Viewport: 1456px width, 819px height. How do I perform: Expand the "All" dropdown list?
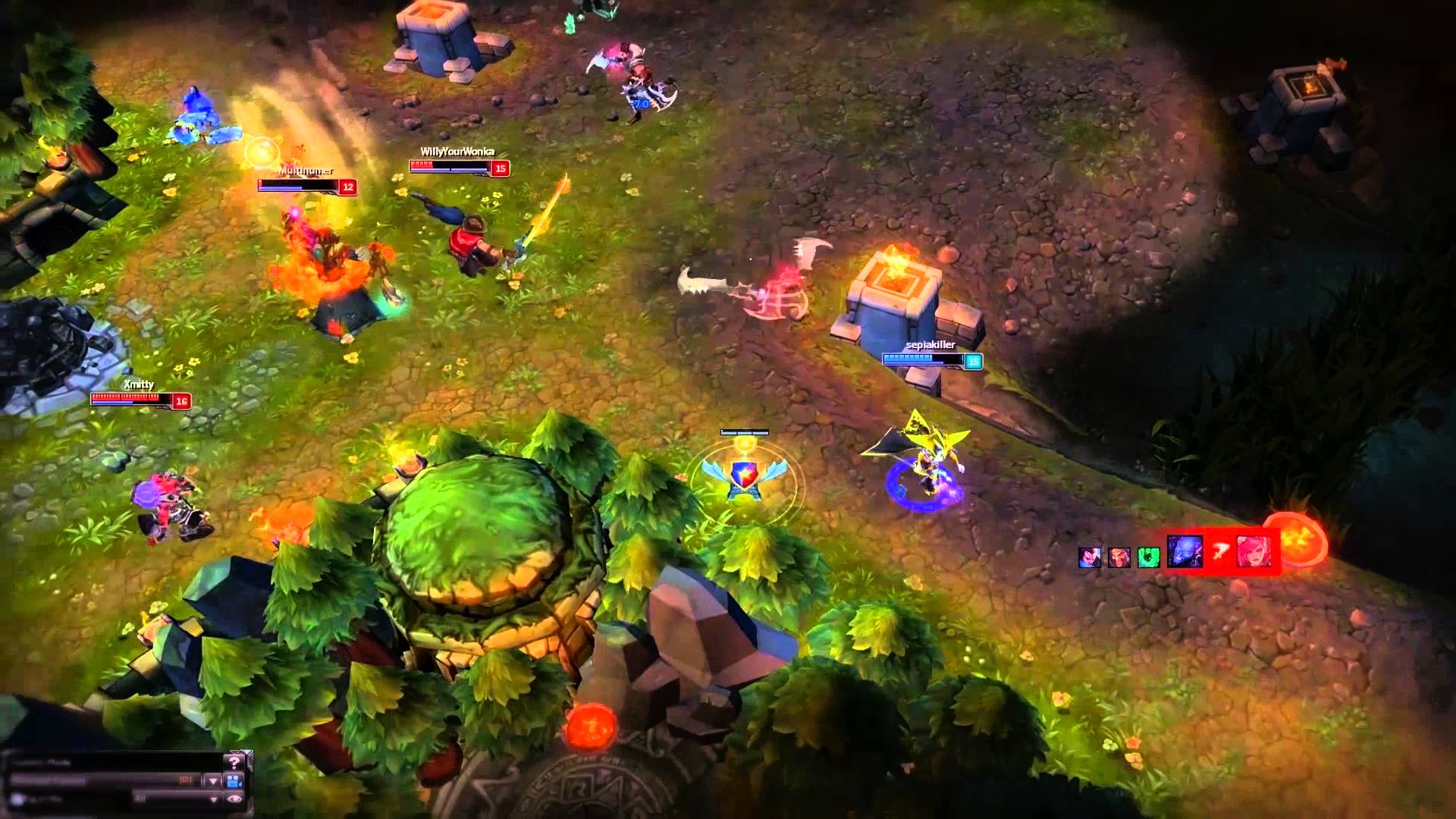click(x=213, y=799)
